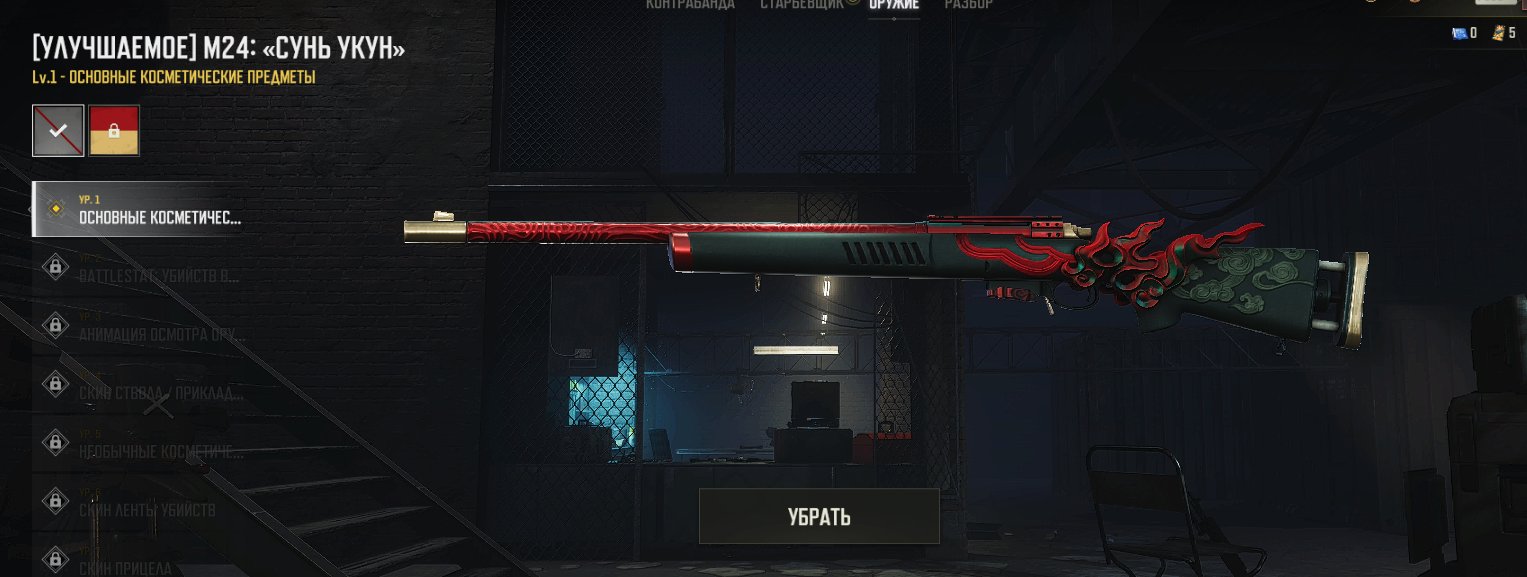1527x577 pixels.
Task: Open the locked Необычные косметические row
Action: (x=140, y=444)
